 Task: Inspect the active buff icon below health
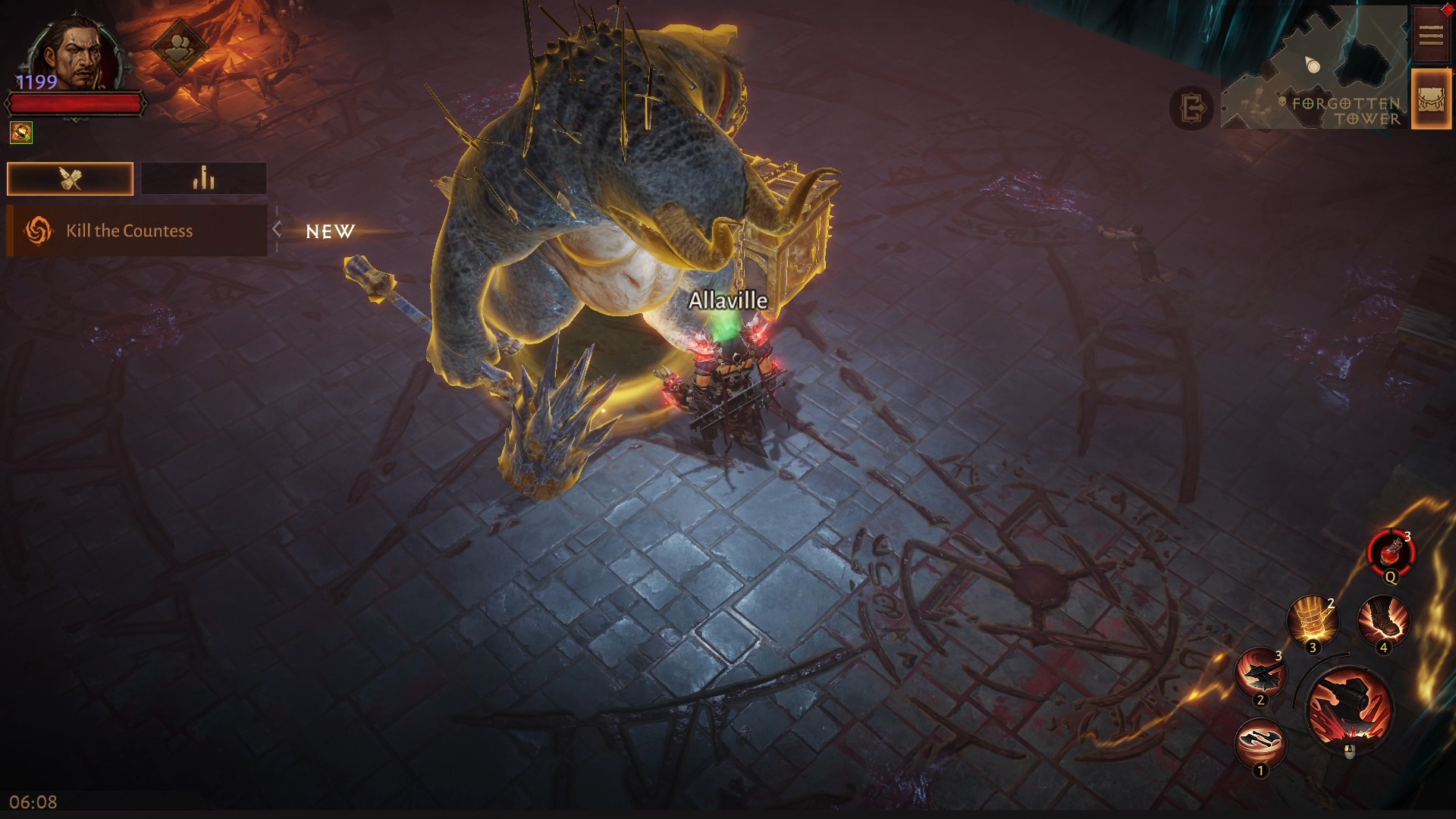tap(21, 133)
